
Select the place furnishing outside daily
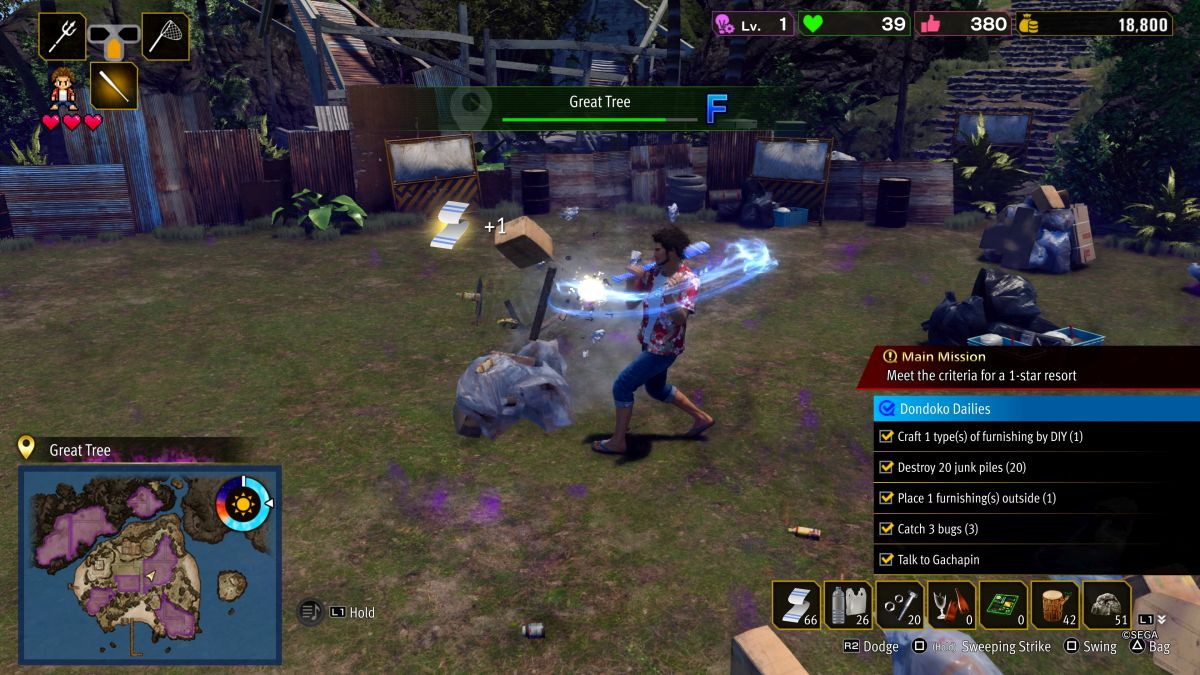(1035, 498)
